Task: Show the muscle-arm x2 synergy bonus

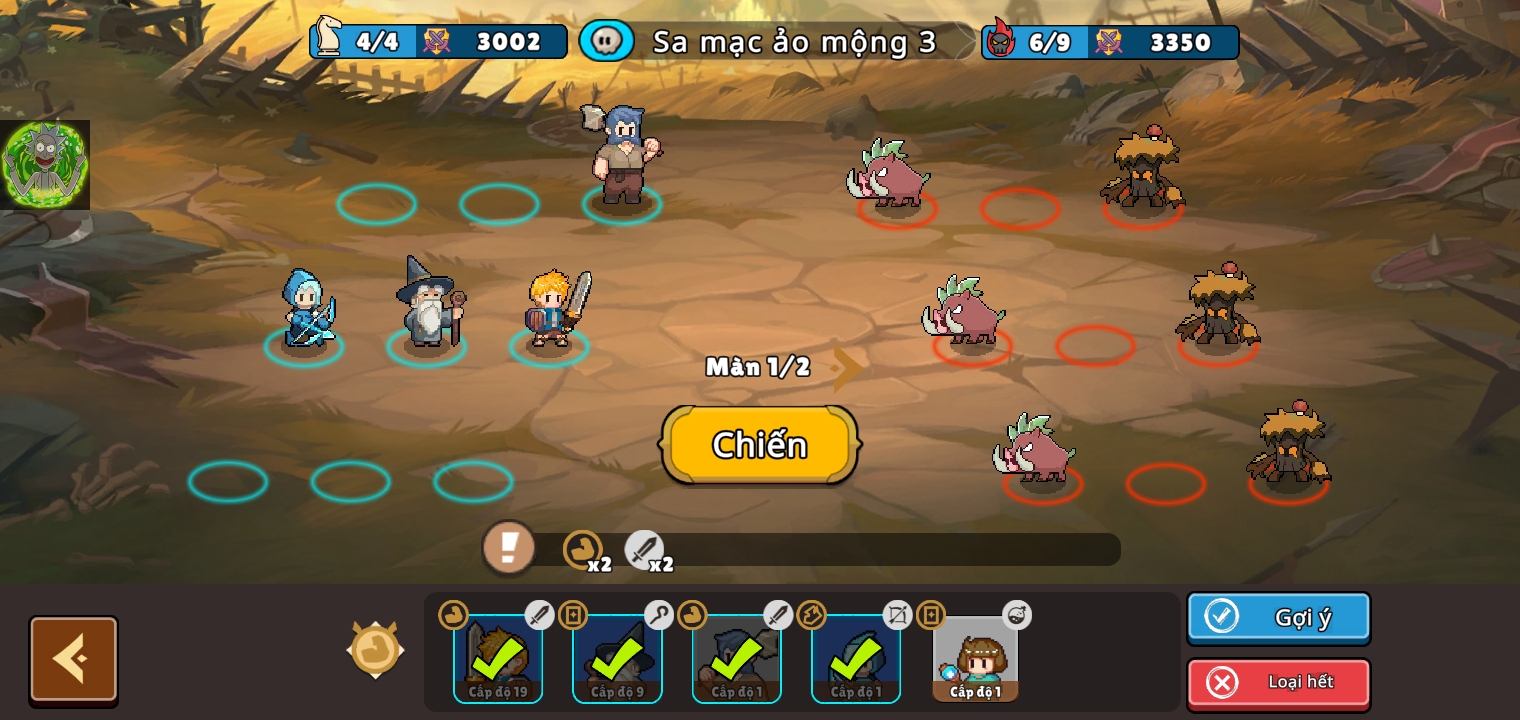Action: pyautogui.click(x=584, y=550)
